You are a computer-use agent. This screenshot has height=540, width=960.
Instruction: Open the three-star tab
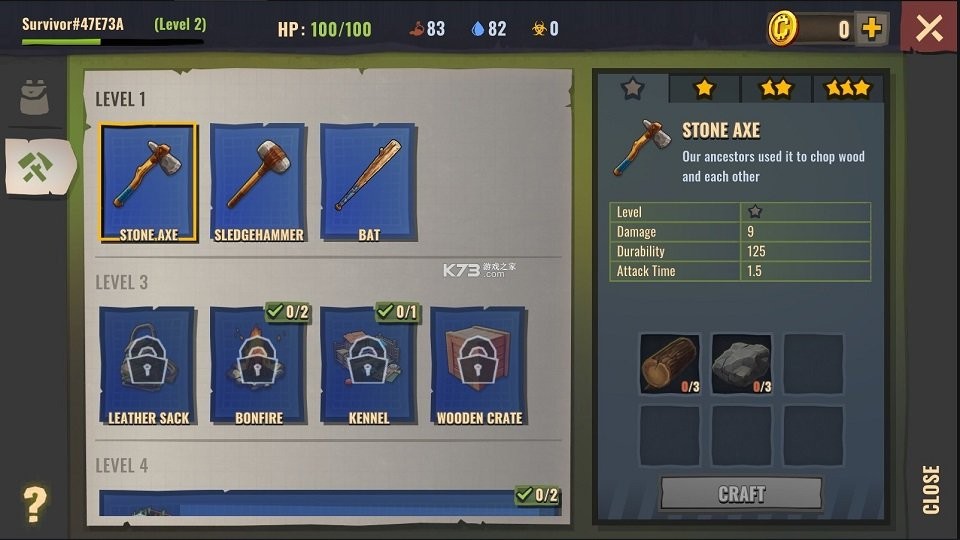[x=848, y=88]
